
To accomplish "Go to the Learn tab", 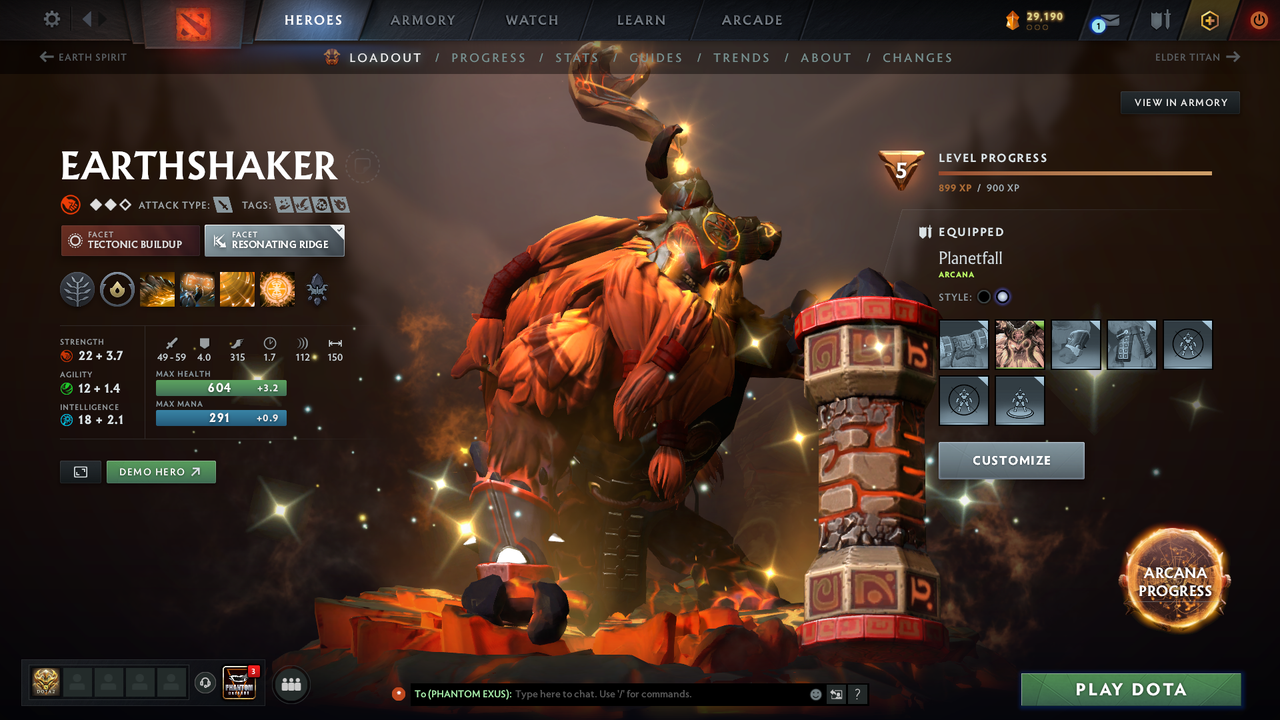I will click(641, 20).
